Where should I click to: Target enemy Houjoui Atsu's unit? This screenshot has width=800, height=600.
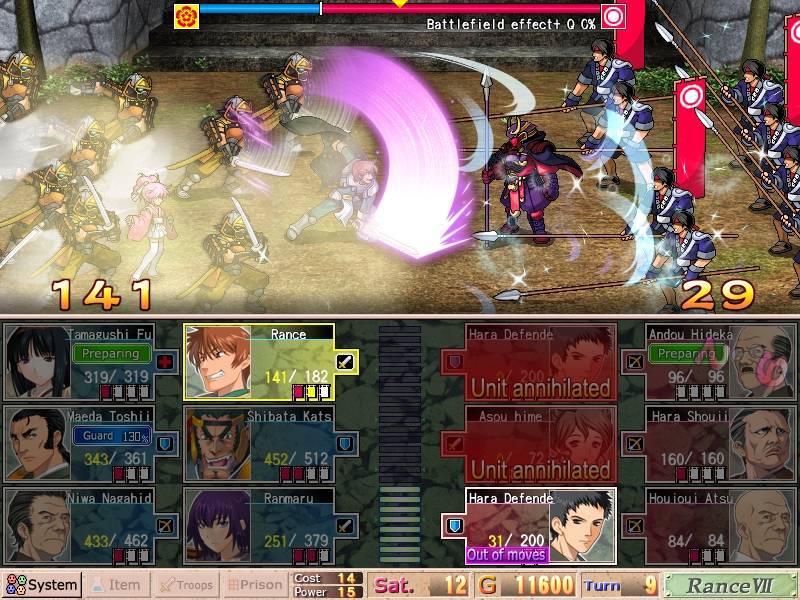709,526
